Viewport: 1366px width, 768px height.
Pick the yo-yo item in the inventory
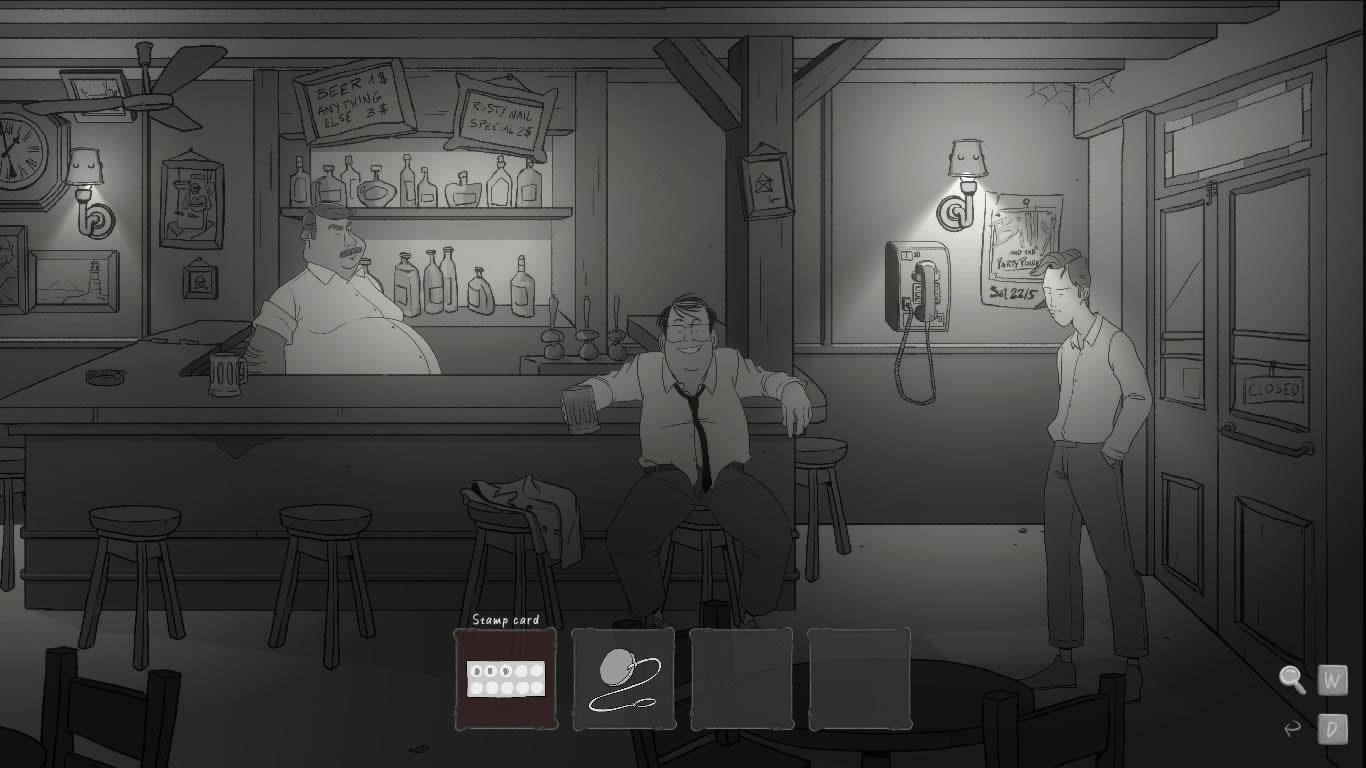(623, 679)
